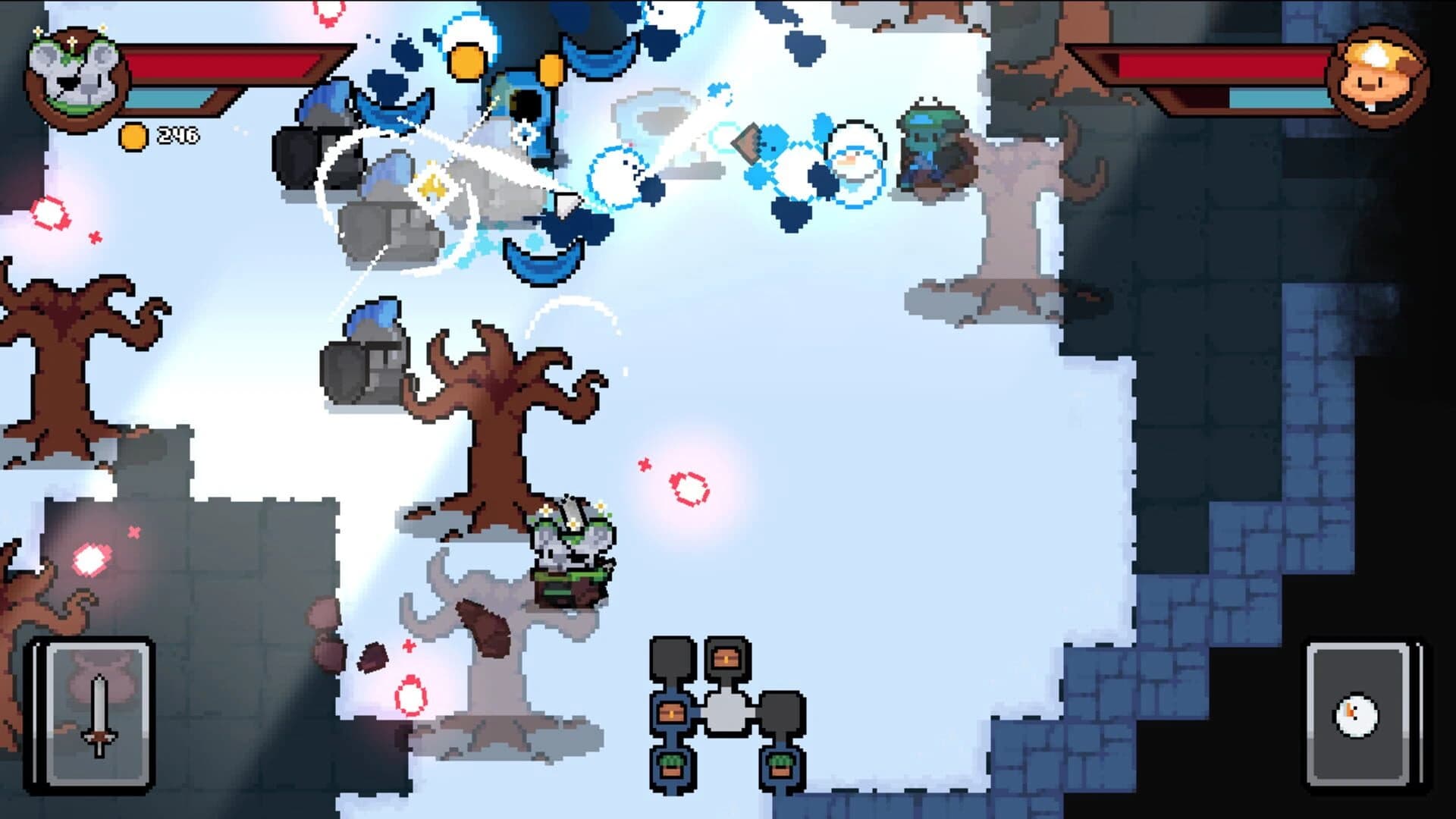Image resolution: width=1456 pixels, height=819 pixels.
Task: Tap the golden star pickup near the rocks
Action: 432,186
